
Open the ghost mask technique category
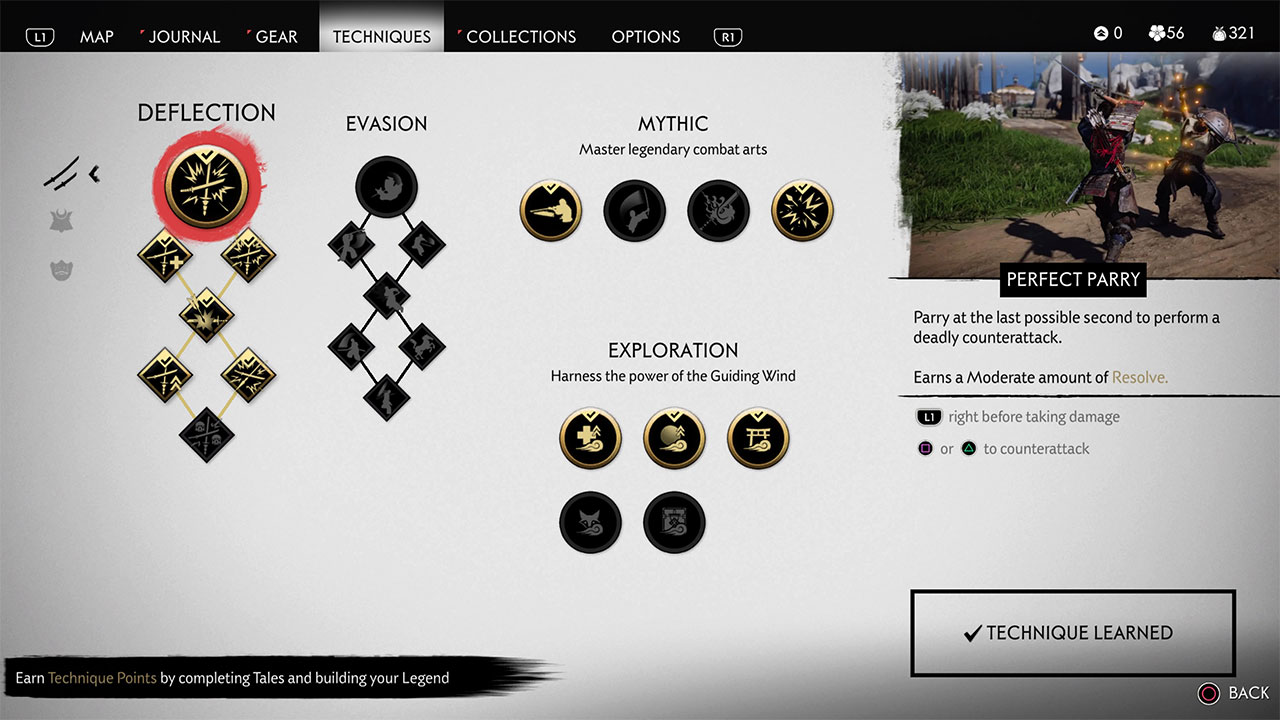click(x=62, y=270)
